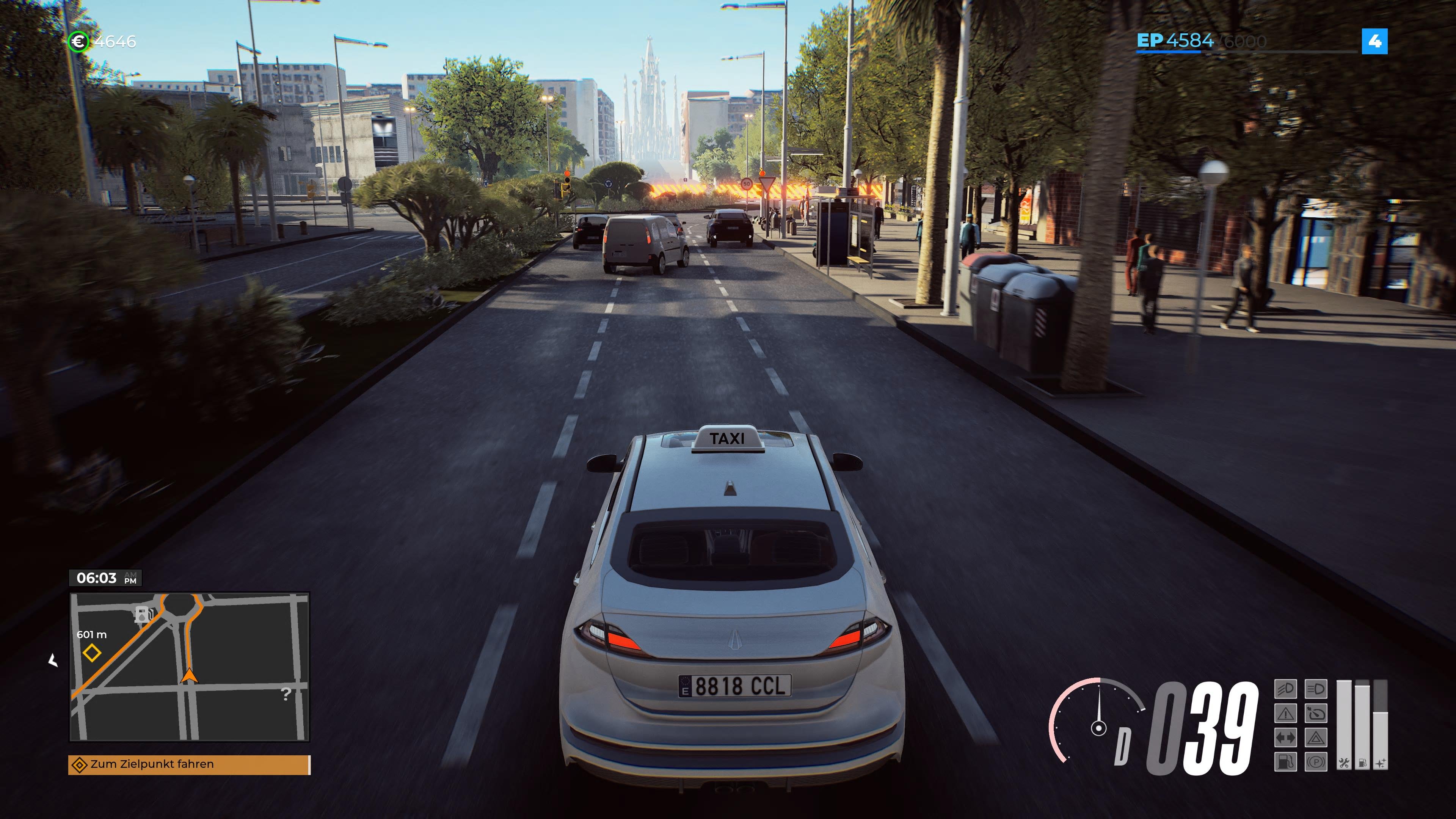Select the fuel pump icon in the cluster
Viewport: 1456px width, 819px height.
[1286, 762]
